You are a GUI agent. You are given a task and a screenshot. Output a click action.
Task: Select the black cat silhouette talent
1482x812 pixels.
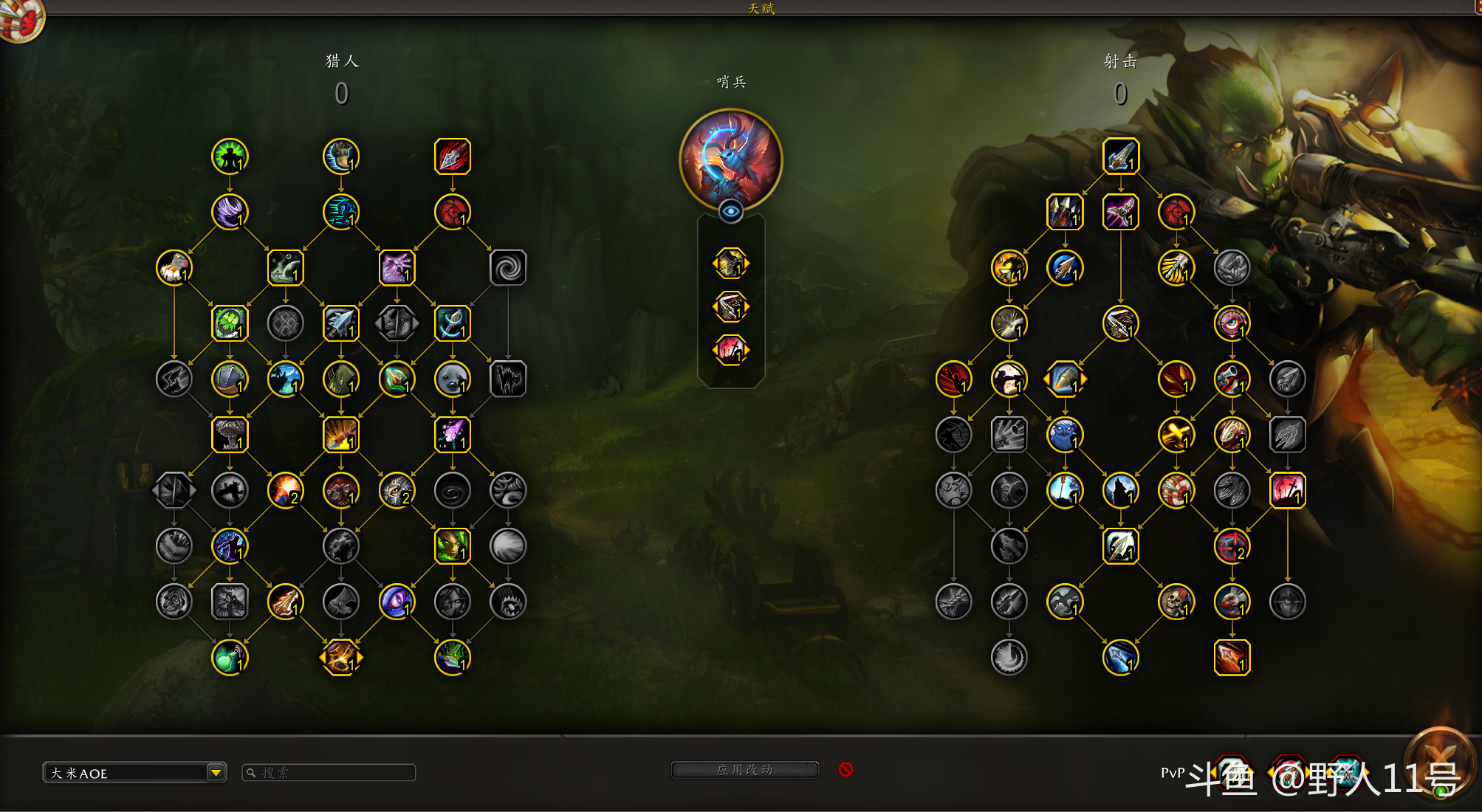click(508, 379)
